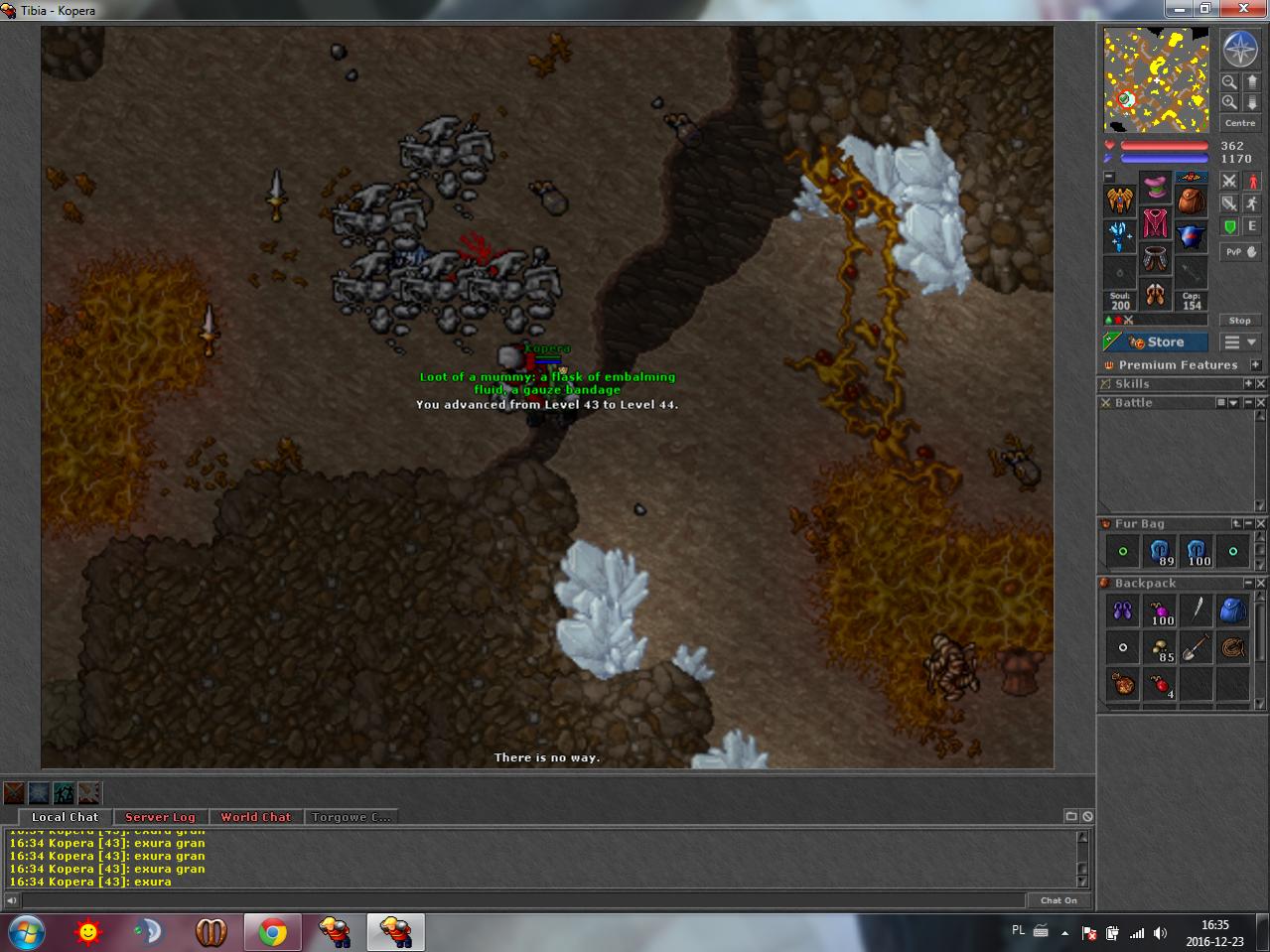
Task: Expand the Premium Features panel
Action: click(x=1255, y=365)
